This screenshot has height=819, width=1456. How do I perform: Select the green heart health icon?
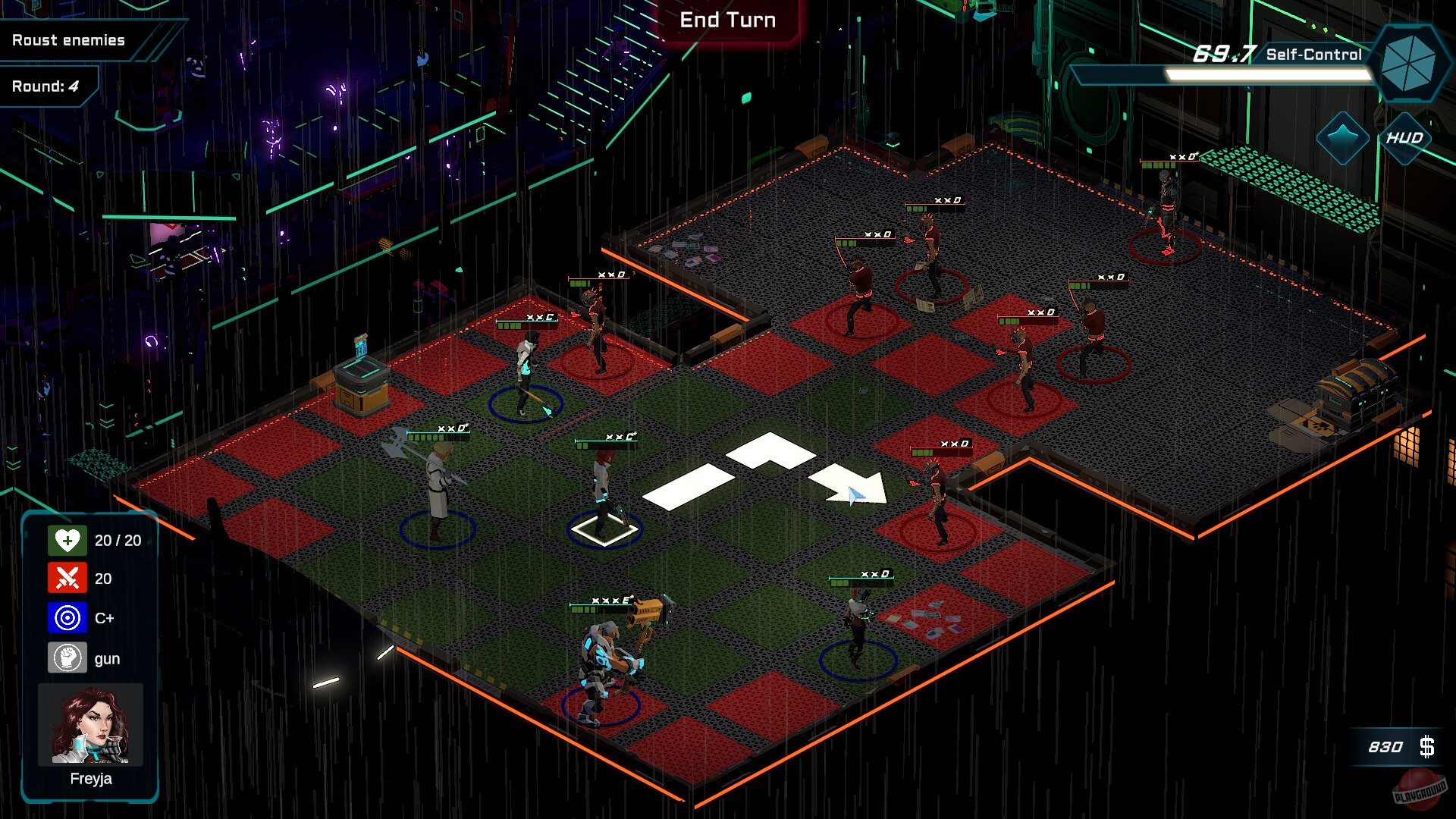pyautogui.click(x=69, y=541)
